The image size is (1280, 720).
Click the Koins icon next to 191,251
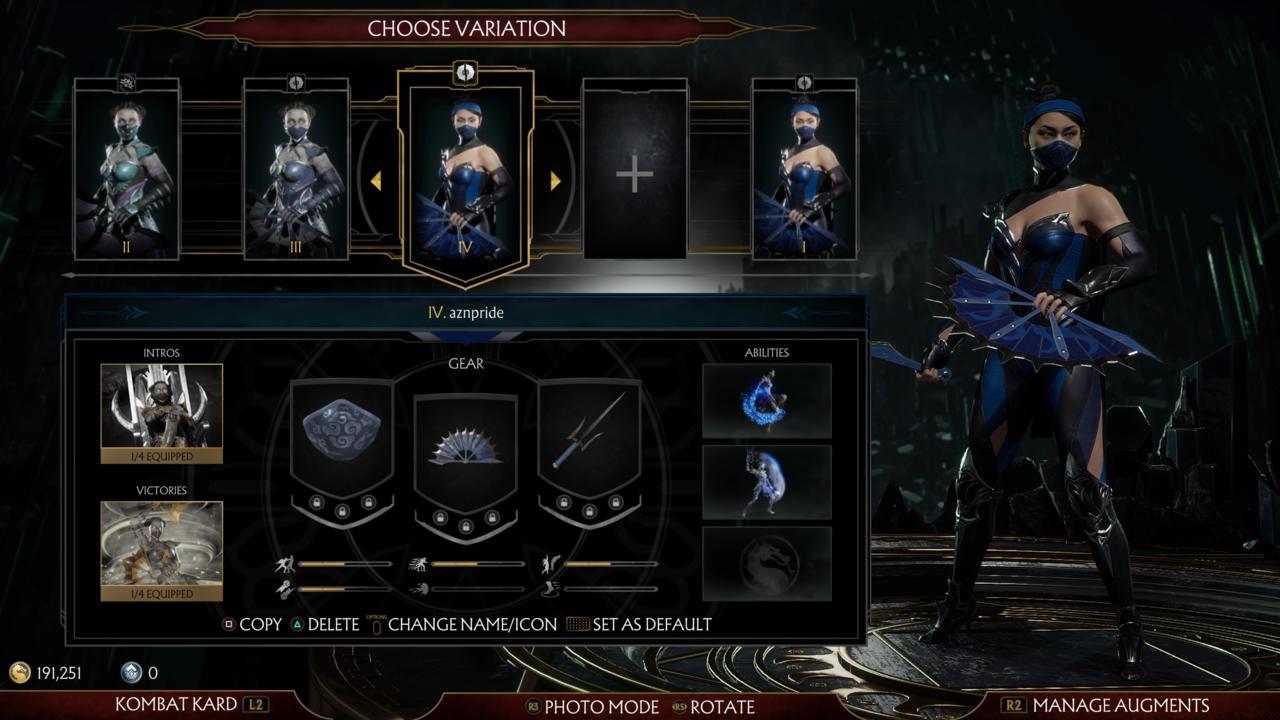(22, 673)
